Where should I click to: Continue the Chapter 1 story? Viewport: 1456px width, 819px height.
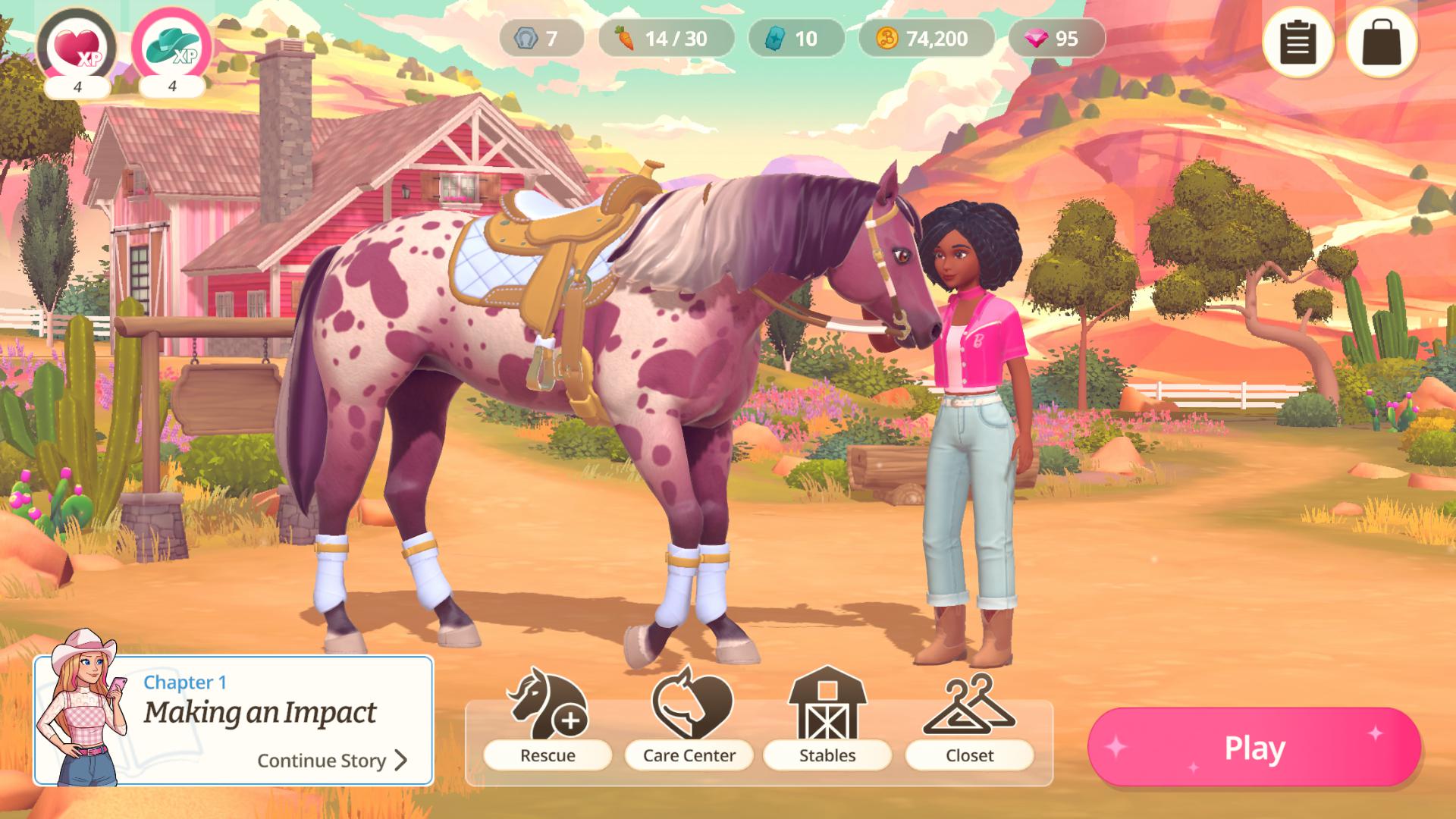(332, 760)
